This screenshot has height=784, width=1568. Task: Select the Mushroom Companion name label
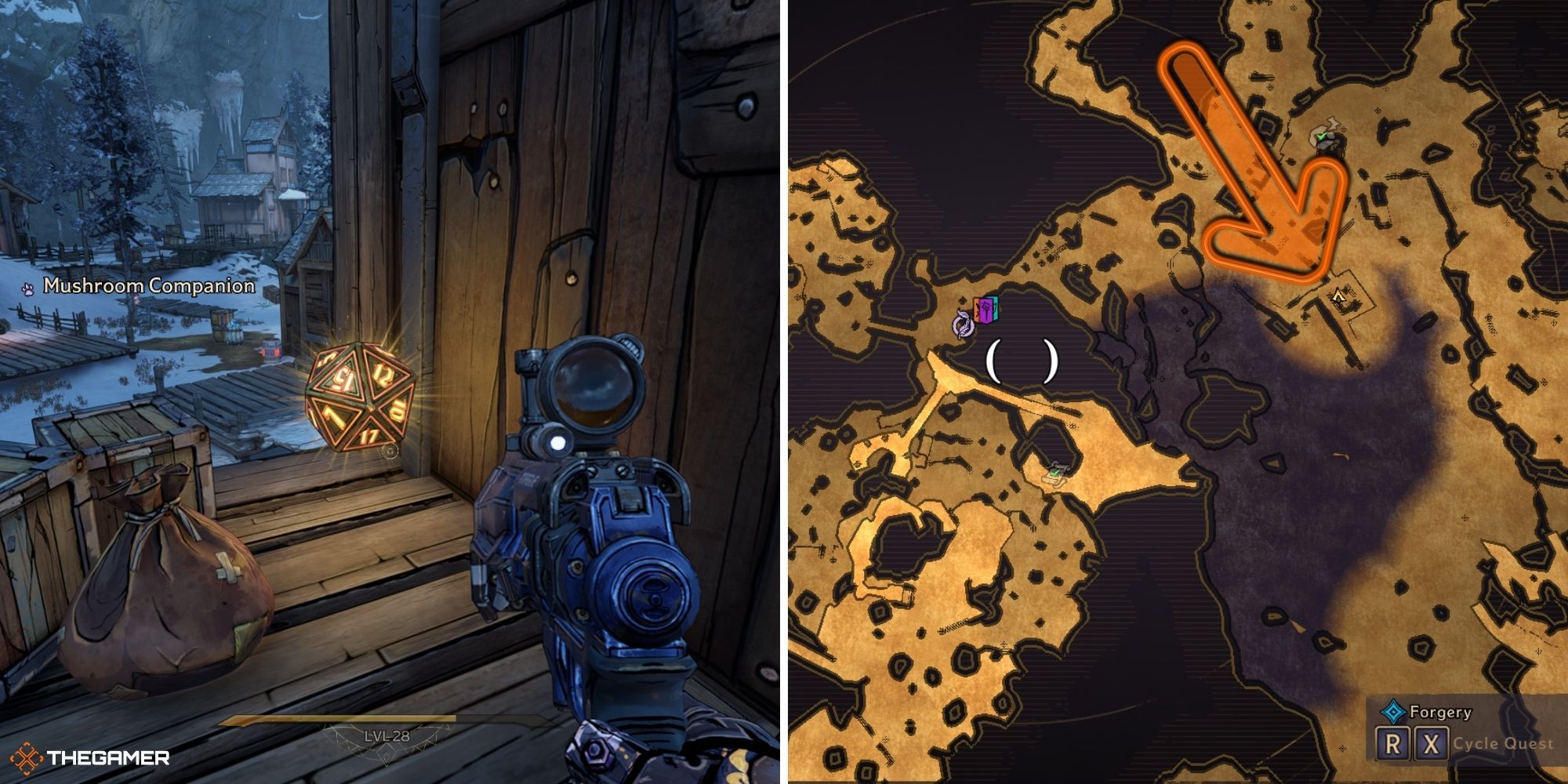pos(147,286)
